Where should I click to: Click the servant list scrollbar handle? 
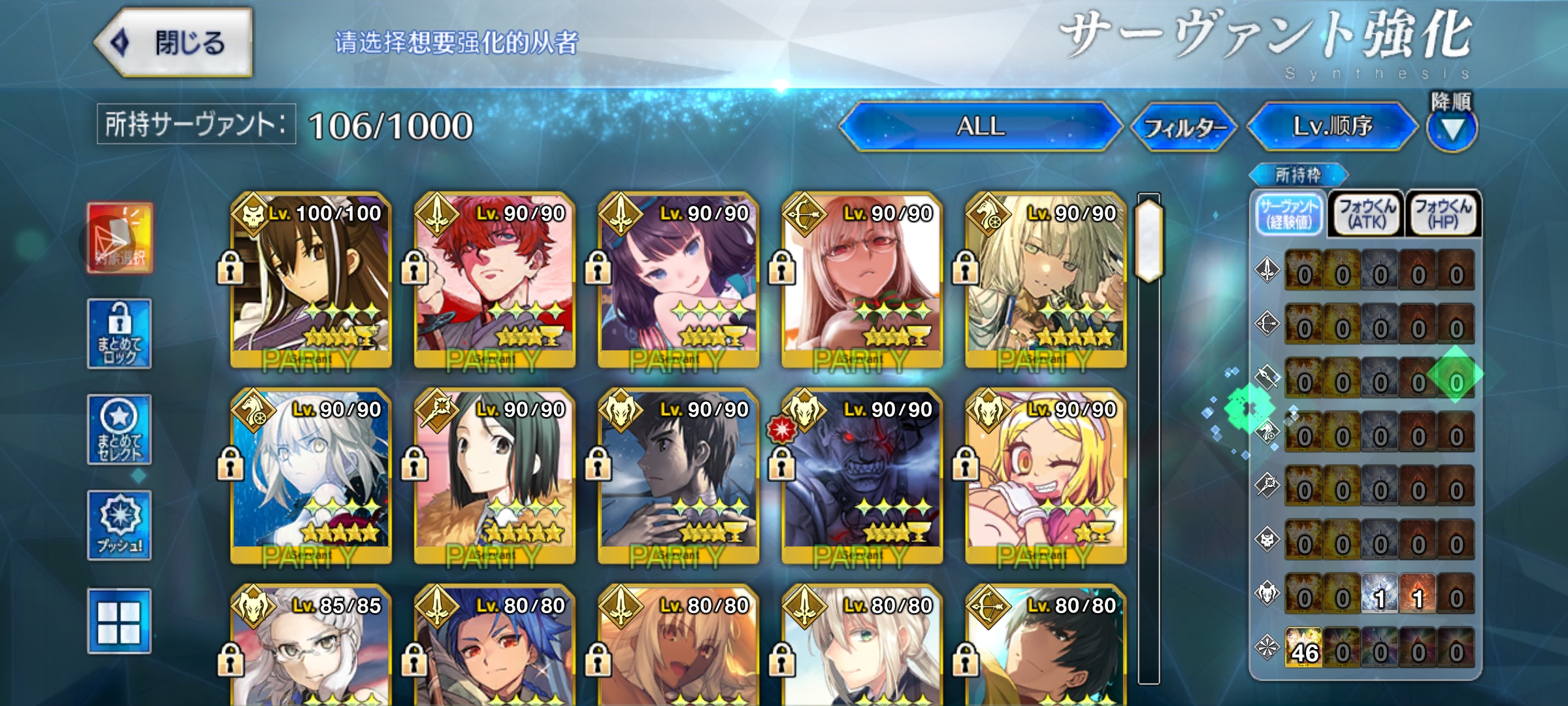click(1149, 240)
